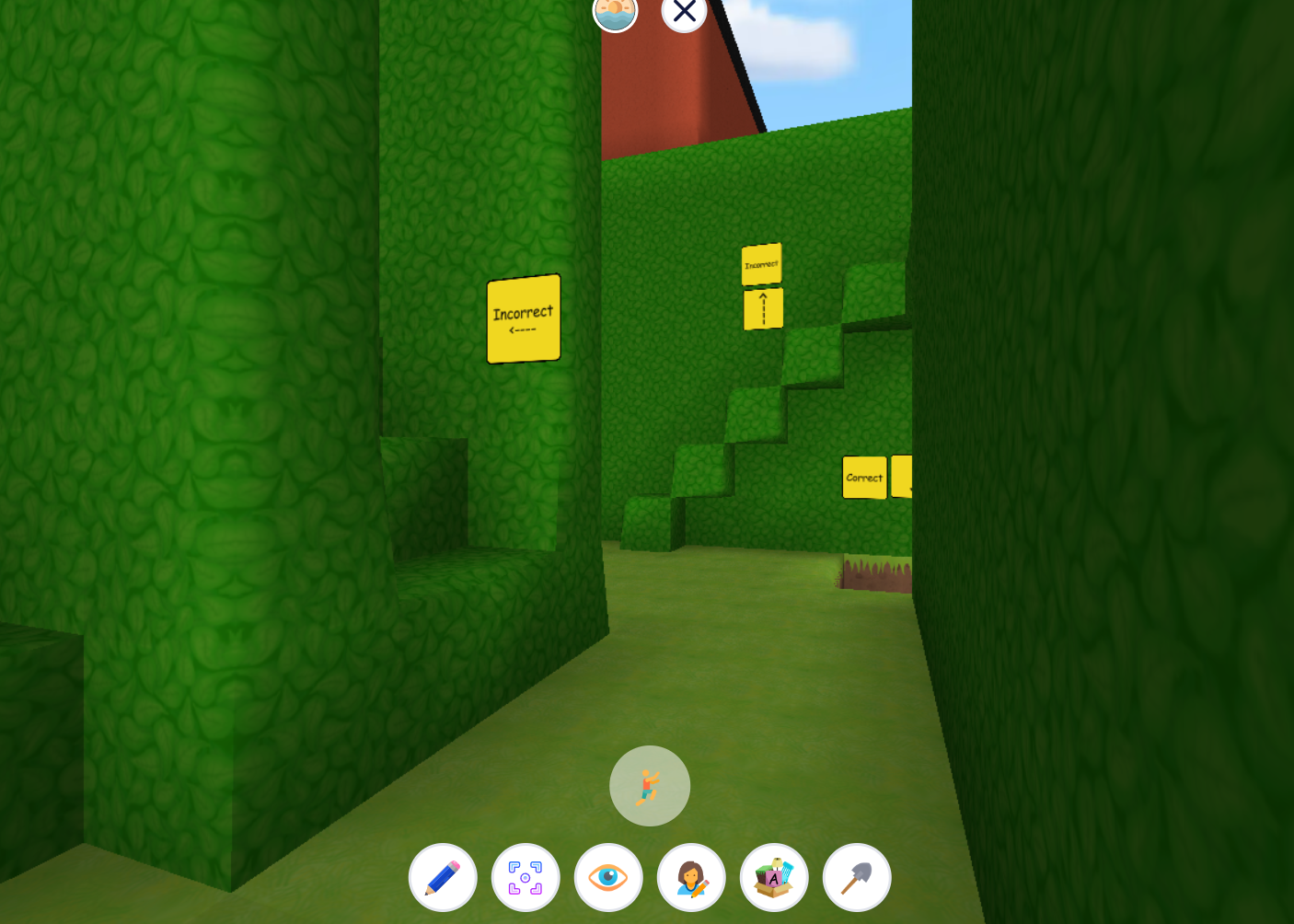Equip the shovel digging tool

click(x=857, y=877)
